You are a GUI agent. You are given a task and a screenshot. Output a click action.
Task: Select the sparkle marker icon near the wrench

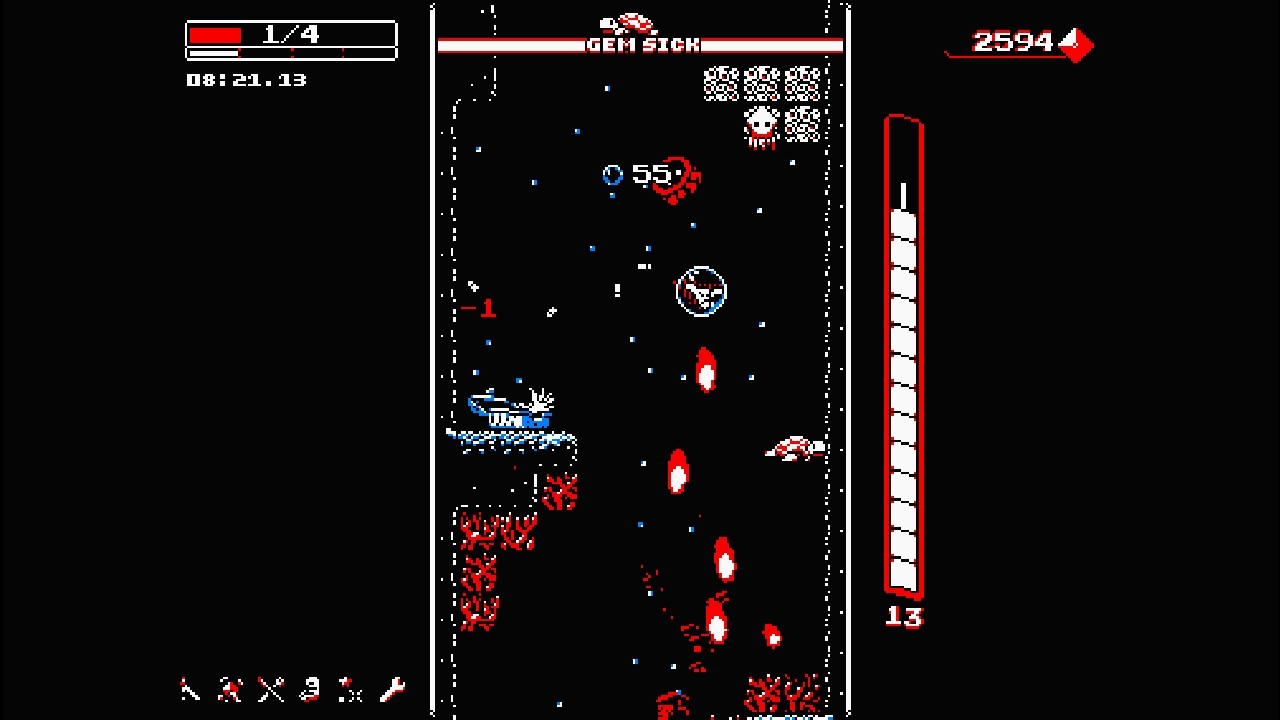(x=350, y=690)
